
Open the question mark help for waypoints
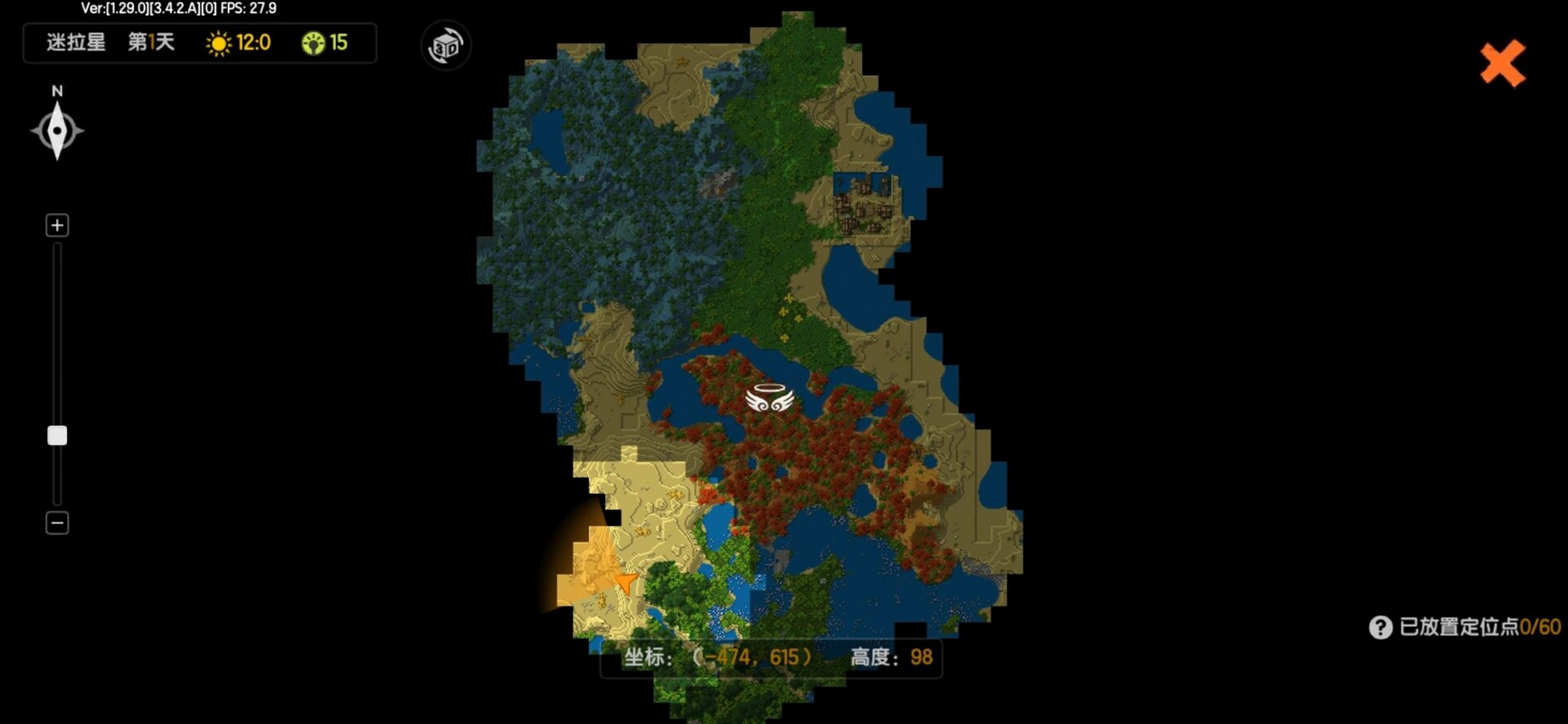[x=1380, y=627]
